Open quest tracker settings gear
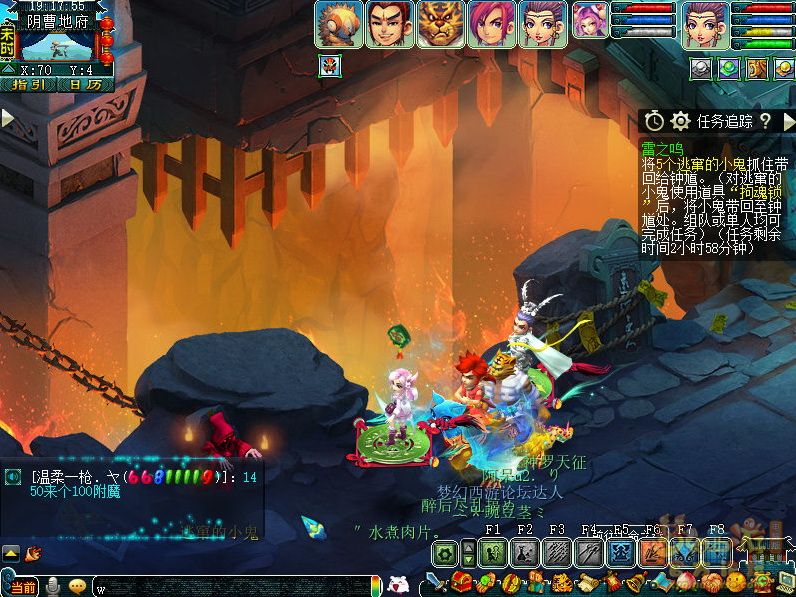 pyautogui.click(x=681, y=121)
